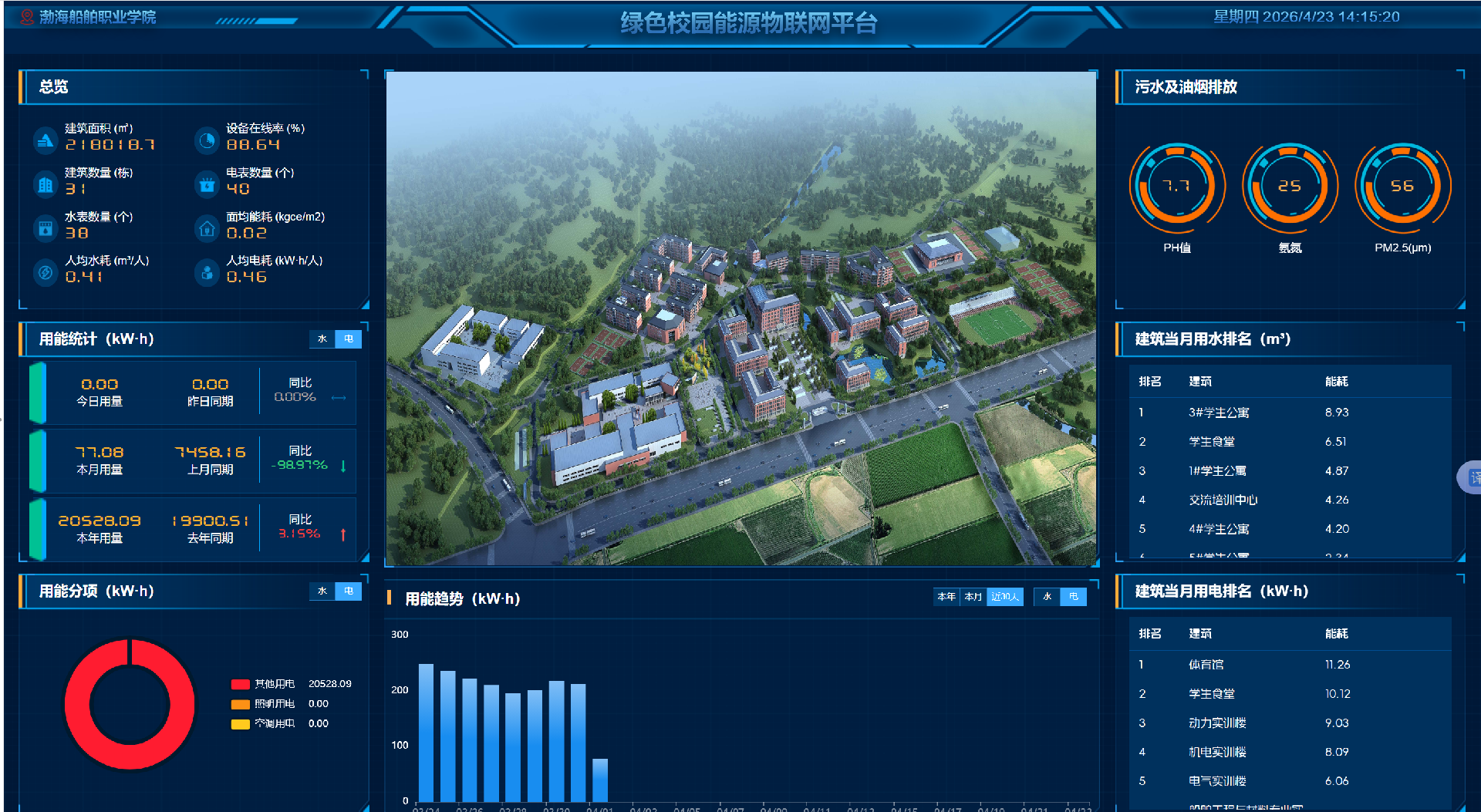1481x812 pixels.
Task: Click the 水表数量 water meter icon
Action: [44, 228]
